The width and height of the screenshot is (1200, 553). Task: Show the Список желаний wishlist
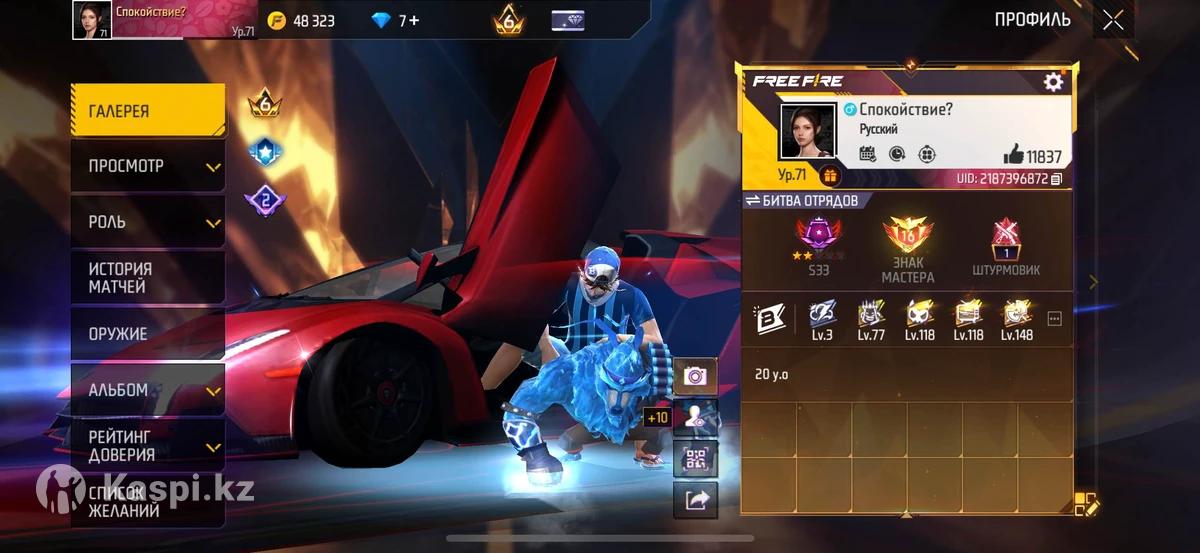(147, 500)
